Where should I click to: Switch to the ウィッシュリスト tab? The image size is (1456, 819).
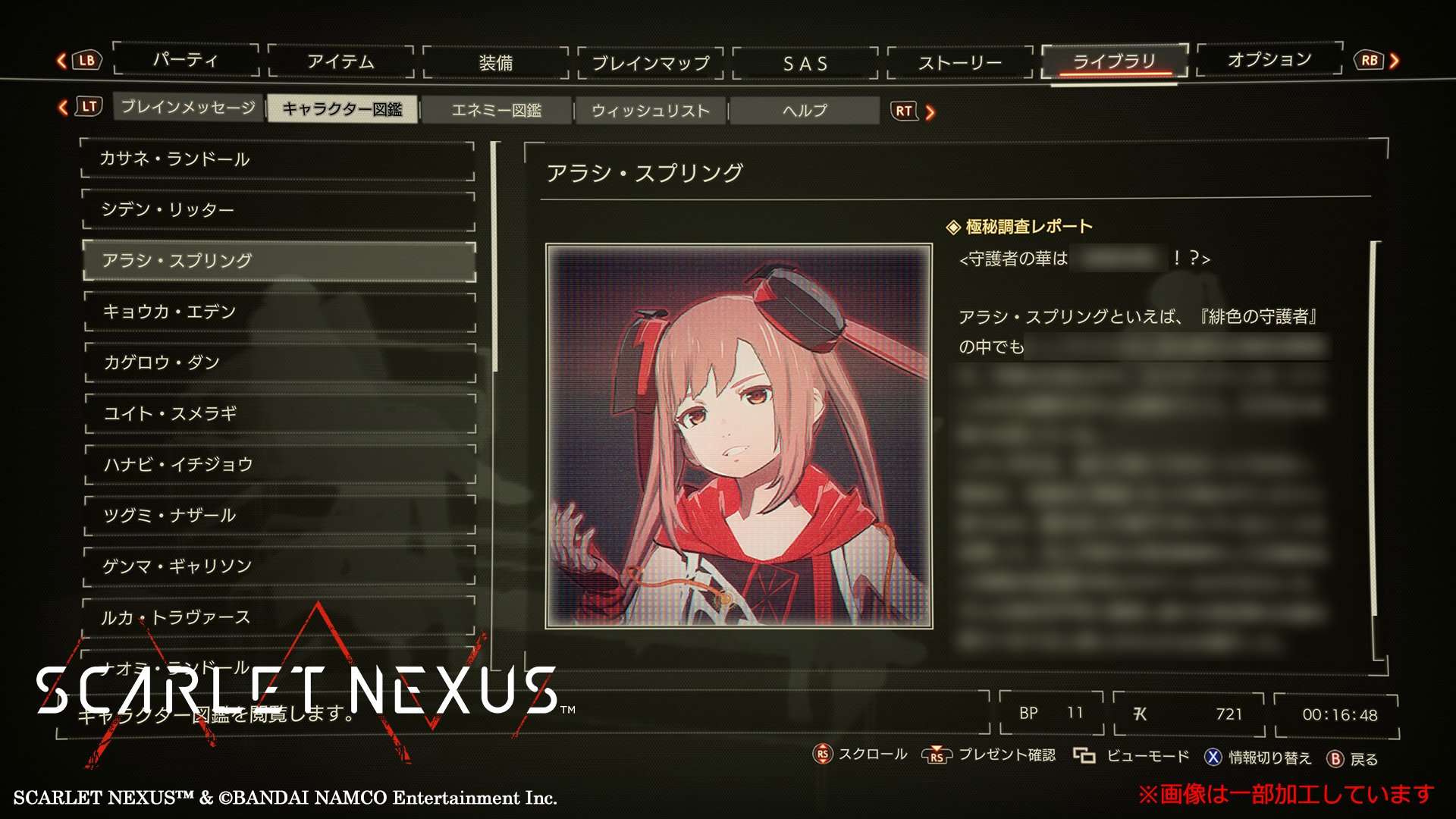point(651,110)
